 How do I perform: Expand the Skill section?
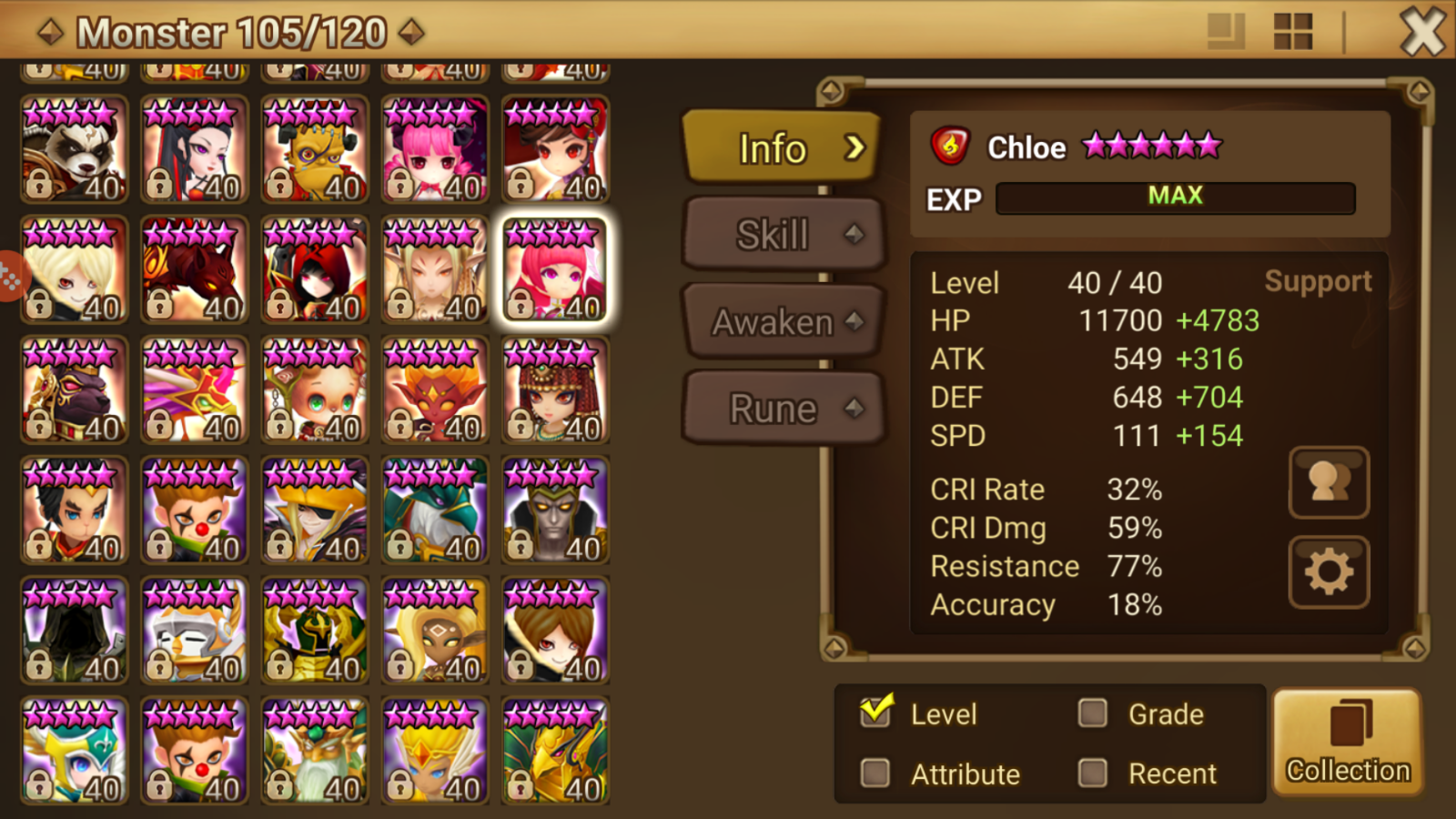pyautogui.click(x=781, y=233)
